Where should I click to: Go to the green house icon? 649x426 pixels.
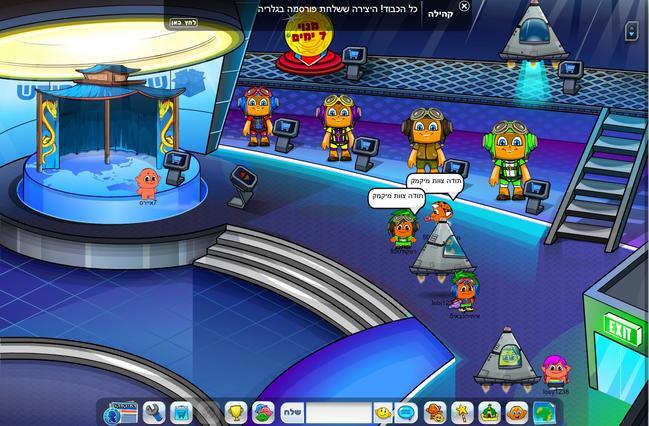tap(489, 411)
